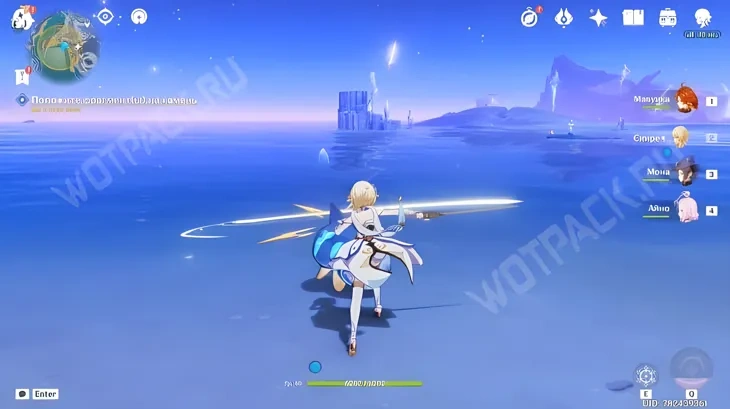
Task: Activate the elemental burst icon
Action: pos(691,370)
